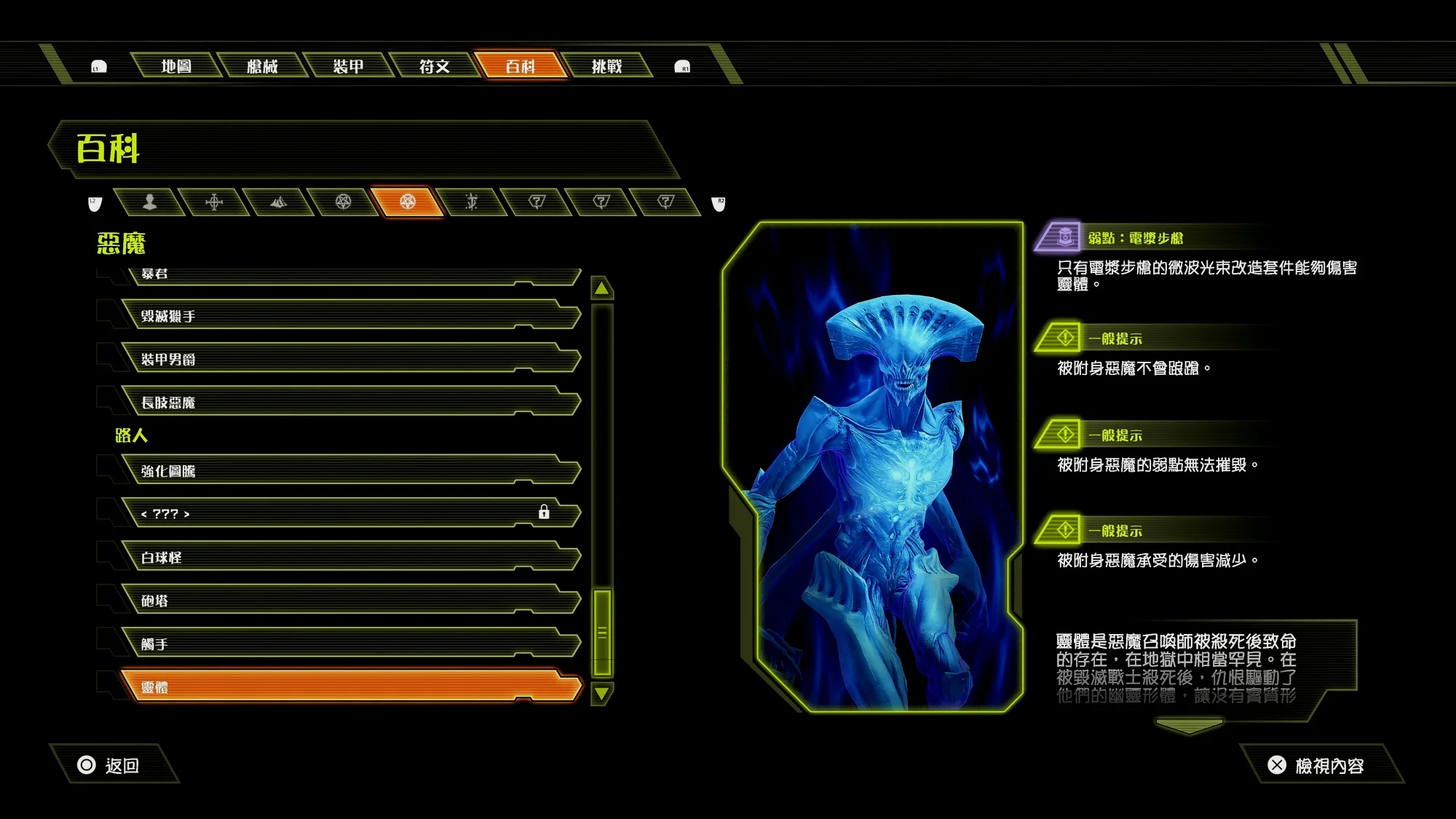The width and height of the screenshot is (1456, 819).
Task: Select the 裝甲 (Armor) tab
Action: [x=348, y=66]
